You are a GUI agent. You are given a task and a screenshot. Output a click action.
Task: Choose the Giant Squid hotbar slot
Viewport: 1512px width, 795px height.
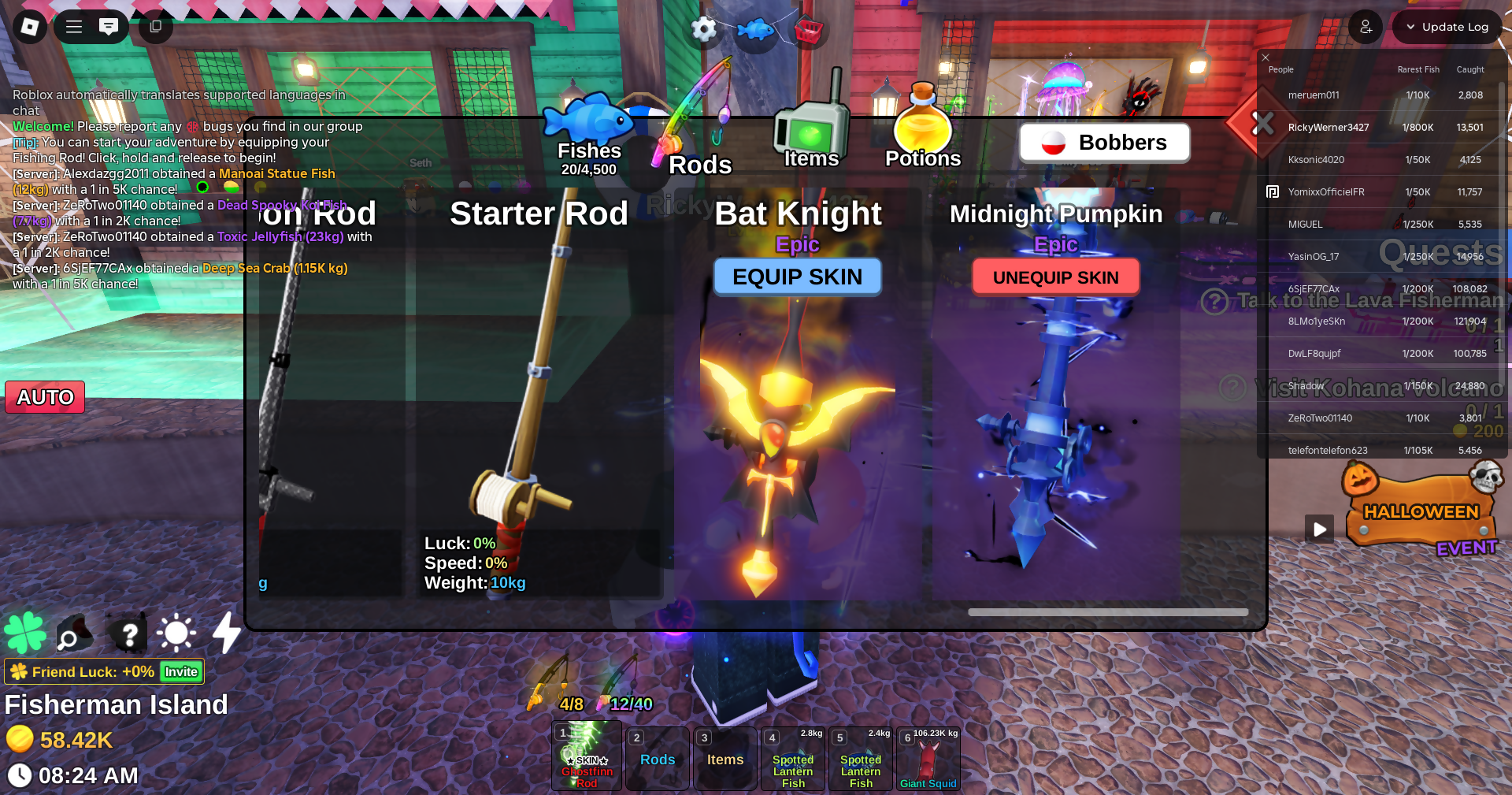[928, 758]
